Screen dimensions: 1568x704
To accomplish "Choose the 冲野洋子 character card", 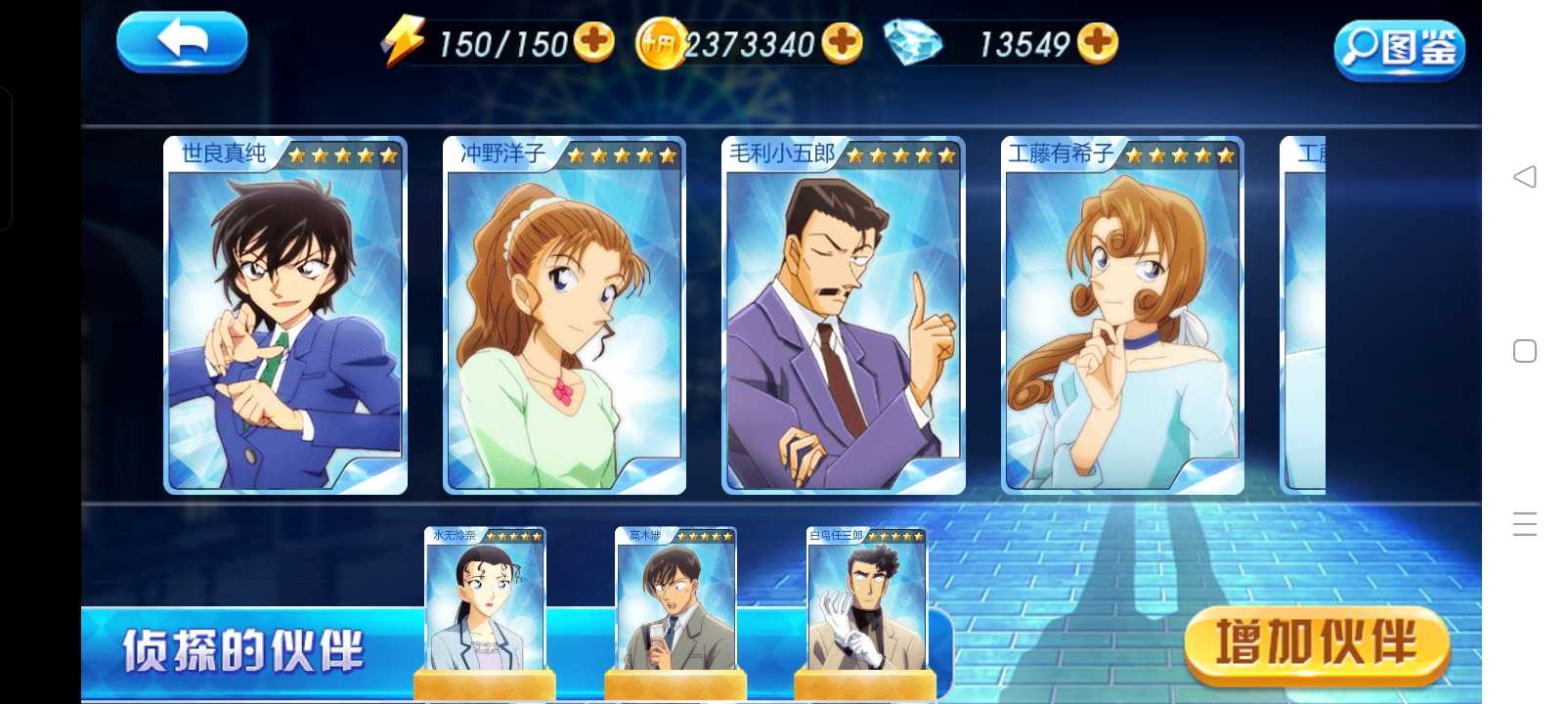I will tap(564, 316).
